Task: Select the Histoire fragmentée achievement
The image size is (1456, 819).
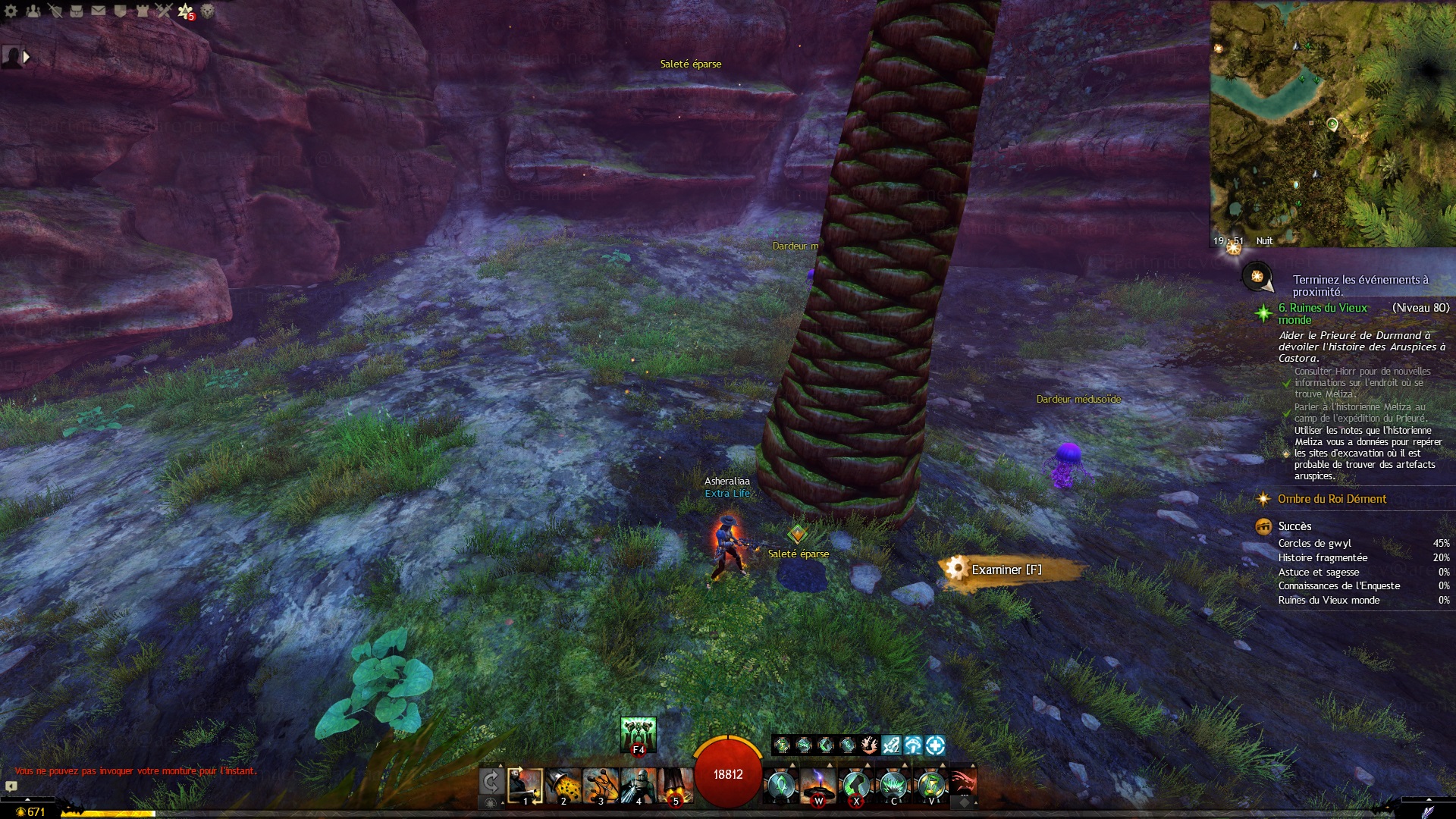Action: (x=1323, y=557)
